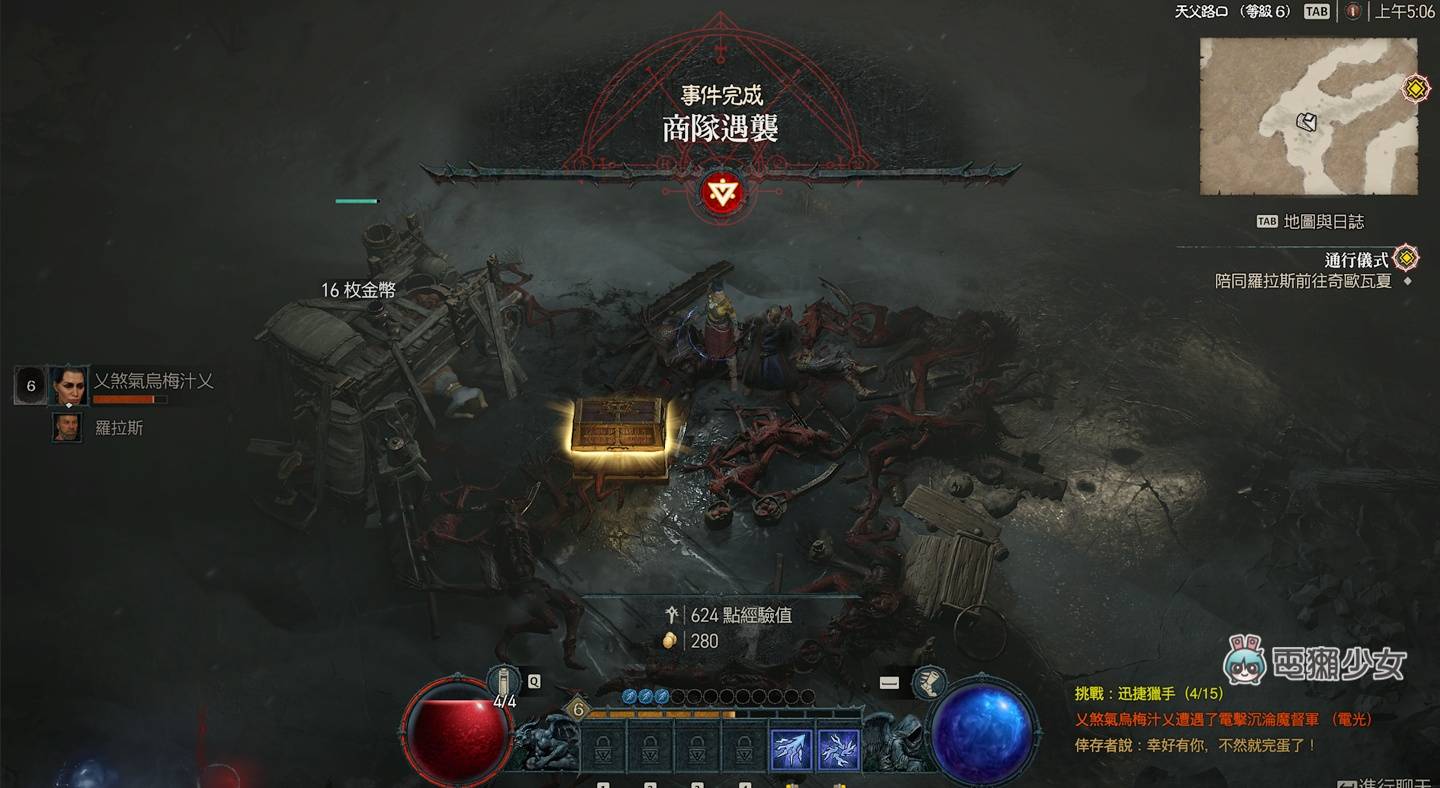Click the yellow quest marker on minimap edge
Viewport: 1440px width, 788px height.
[1415, 89]
